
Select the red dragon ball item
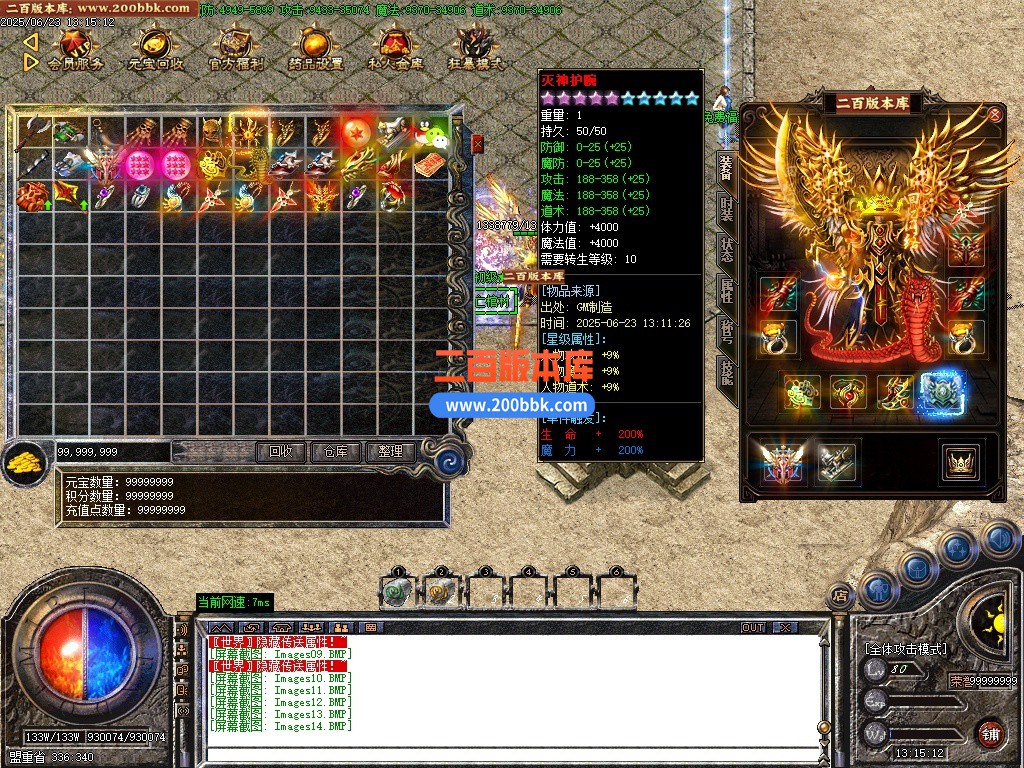tap(357, 131)
